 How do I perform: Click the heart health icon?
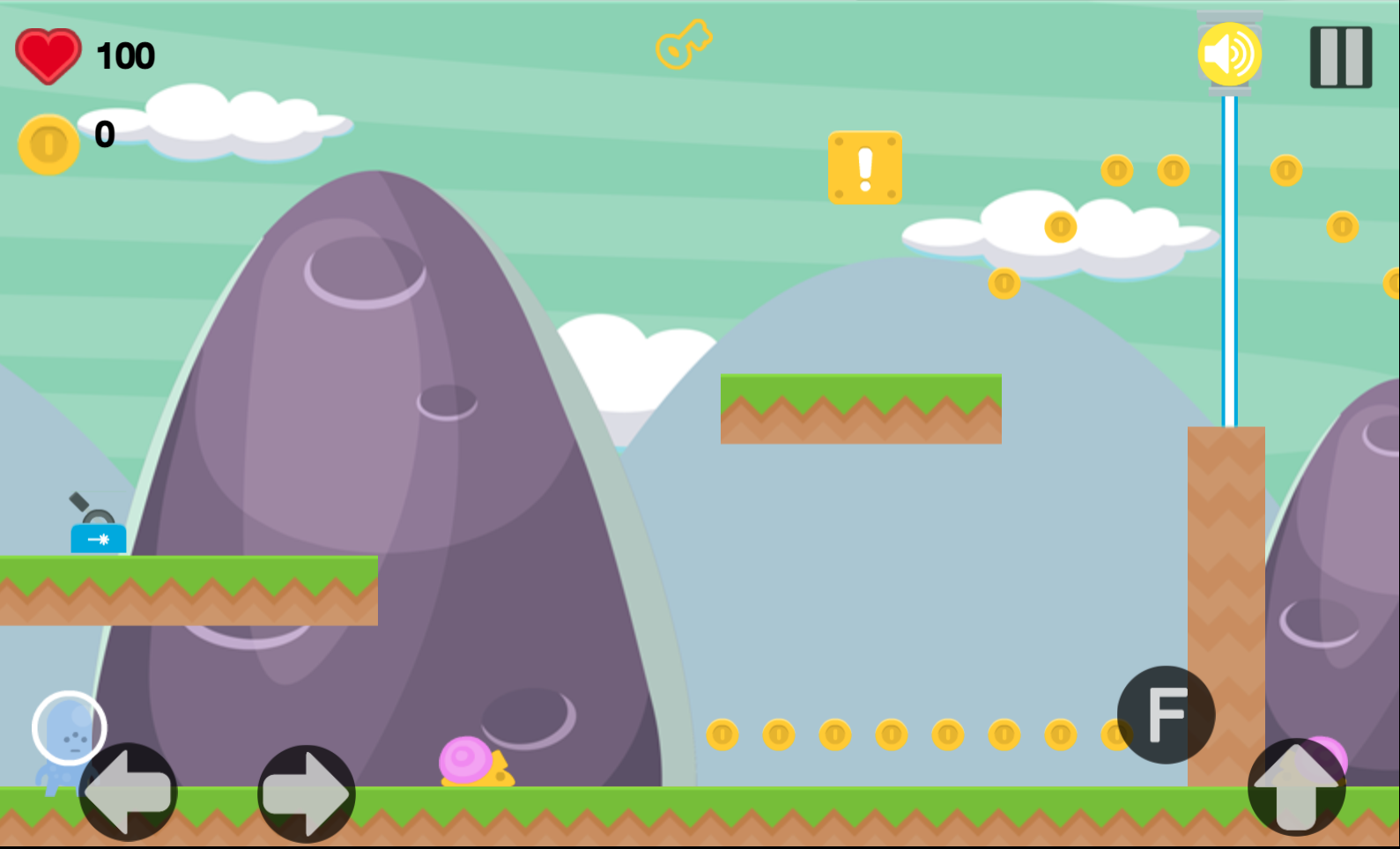pos(48,55)
